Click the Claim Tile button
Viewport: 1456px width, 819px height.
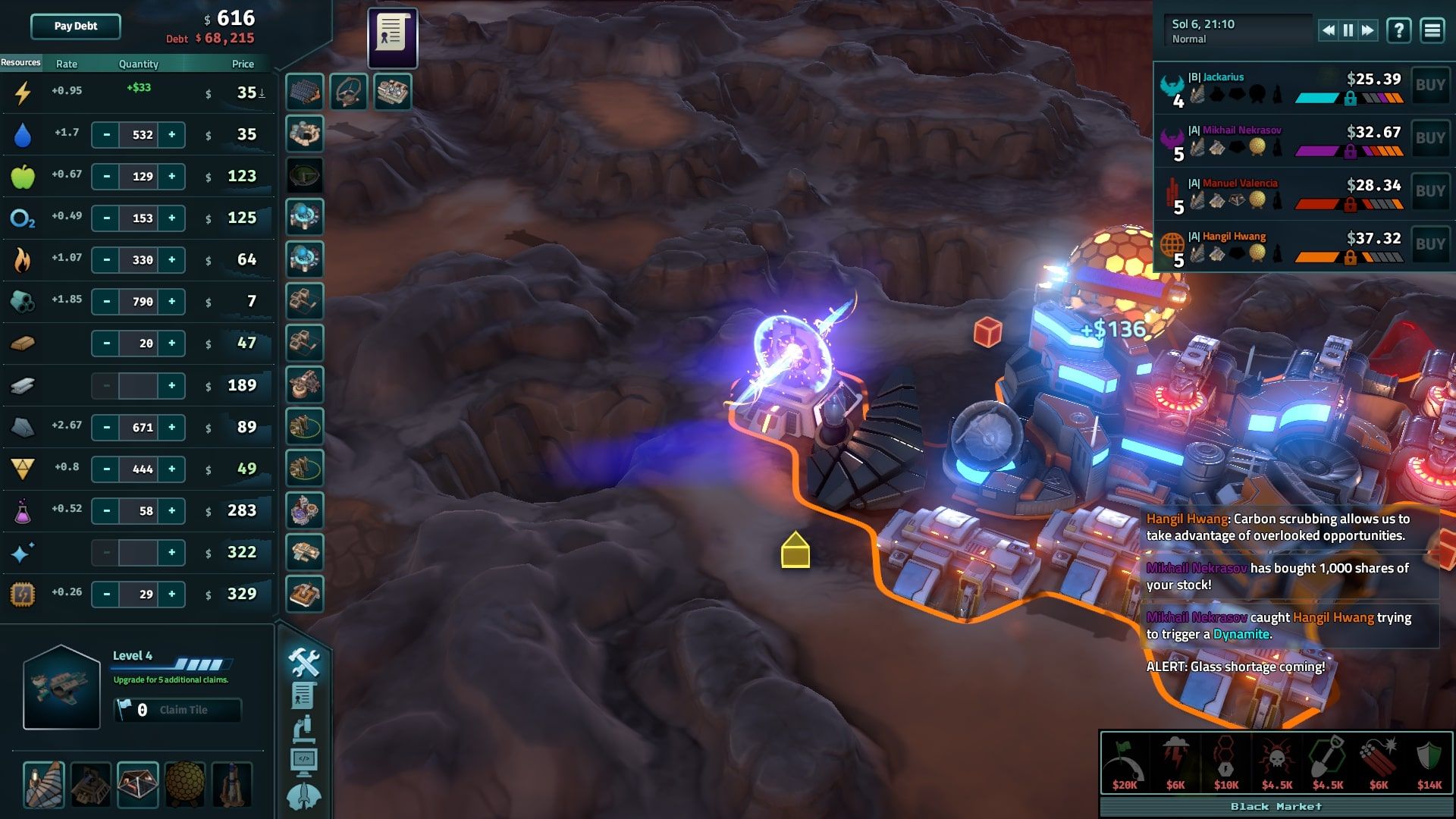(x=179, y=710)
